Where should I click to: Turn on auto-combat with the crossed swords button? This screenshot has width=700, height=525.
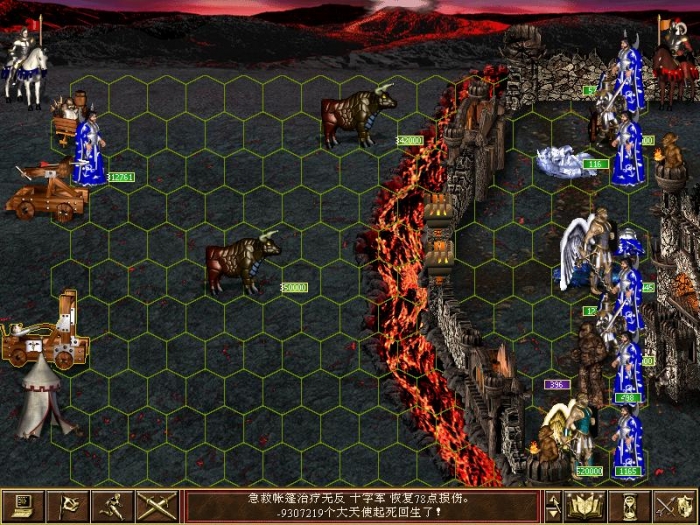click(158, 506)
